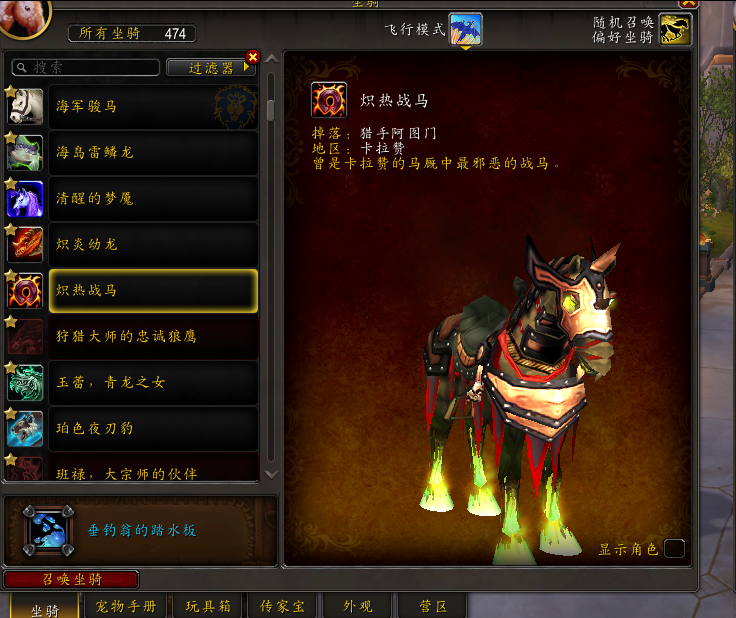Select 玉蕾,青龙之女 mount
736x618 pixels.
152,382
